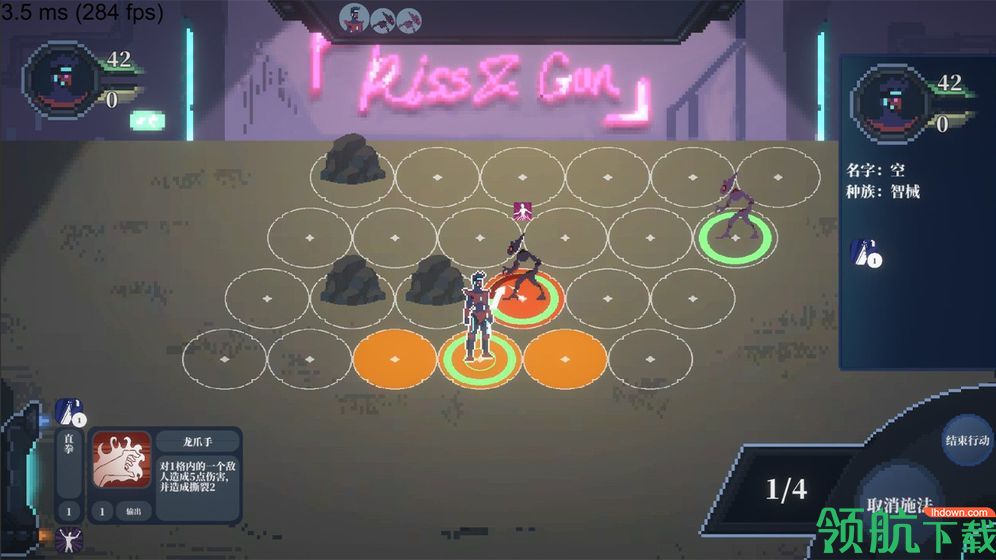Image resolution: width=996 pixels, height=560 pixels.
Task: Click the 结束行动 (end turn) button
Action: pos(966,441)
